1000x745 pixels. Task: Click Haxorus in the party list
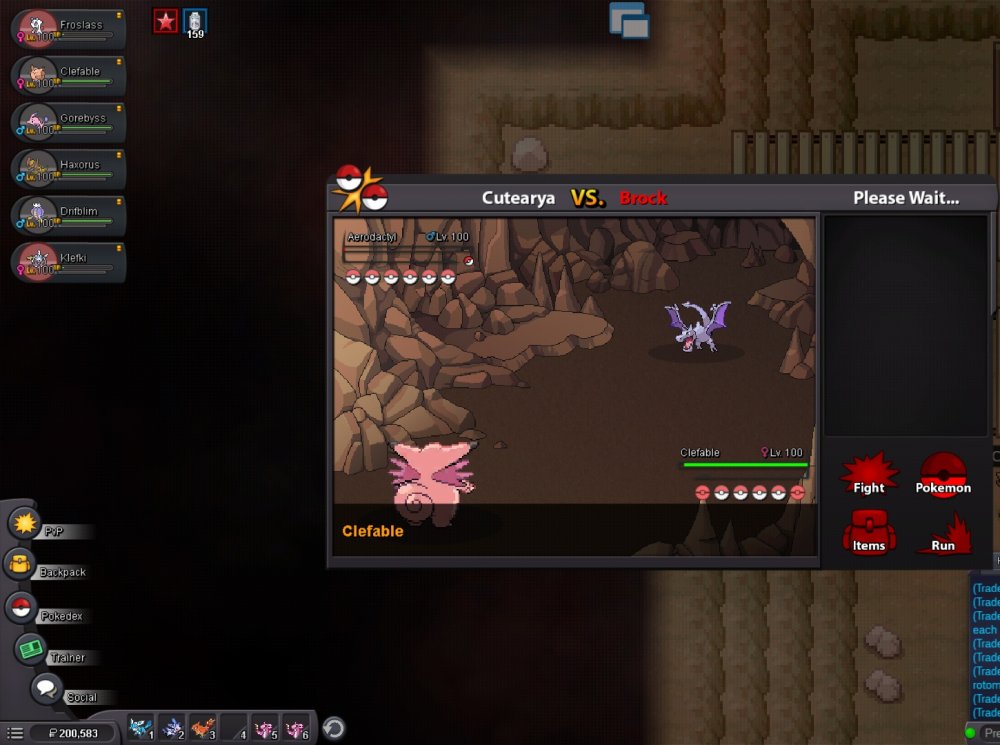(x=68, y=169)
